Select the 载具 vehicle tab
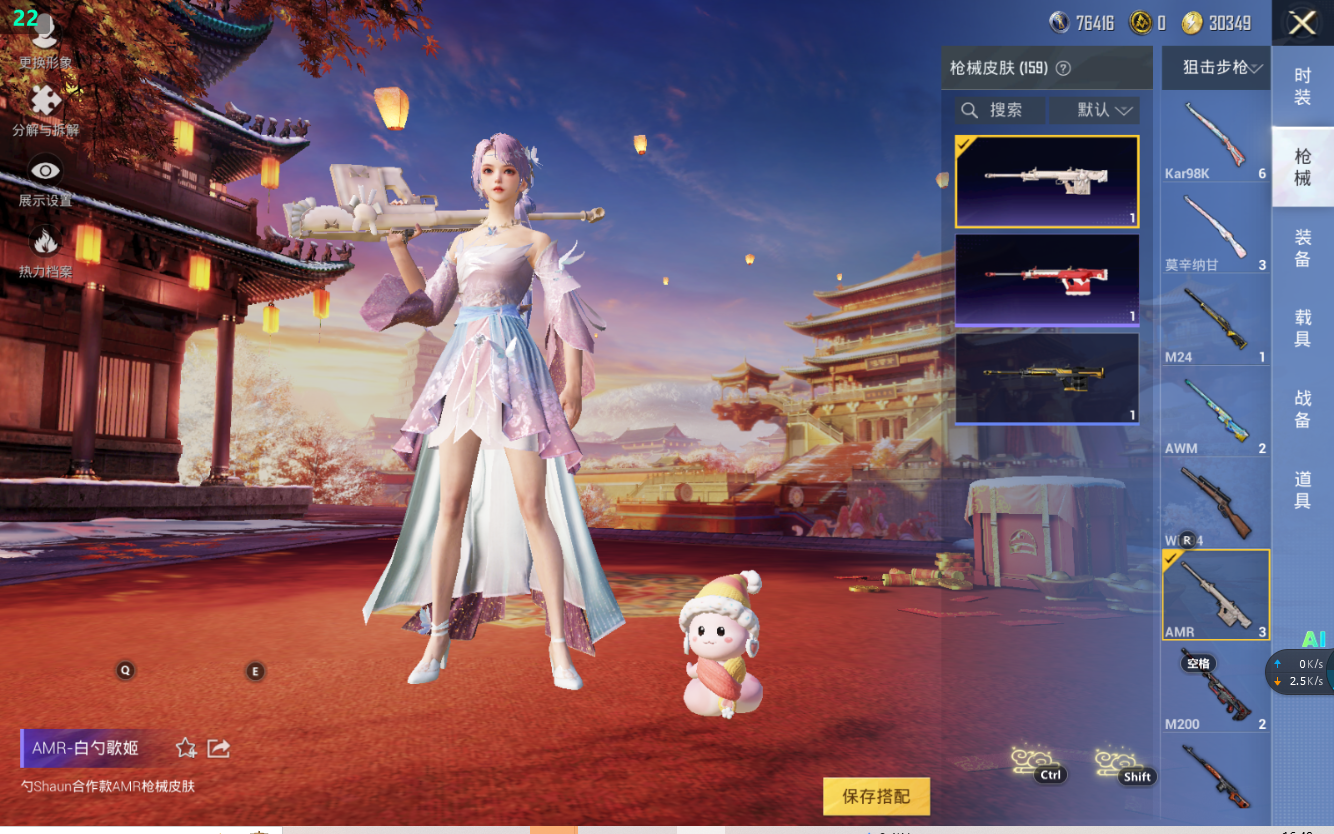 click(x=1302, y=329)
